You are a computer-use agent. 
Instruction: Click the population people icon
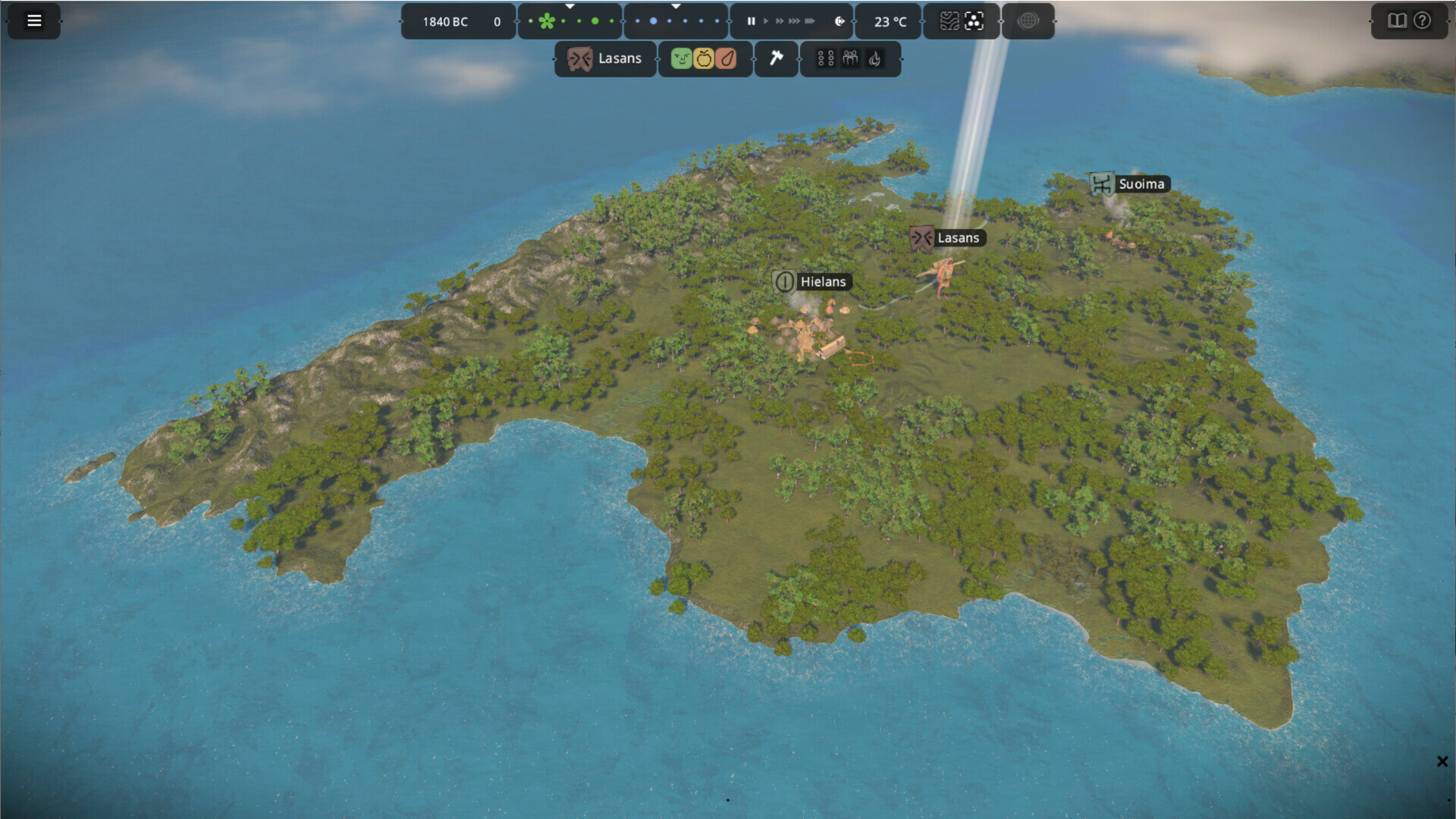(849, 58)
